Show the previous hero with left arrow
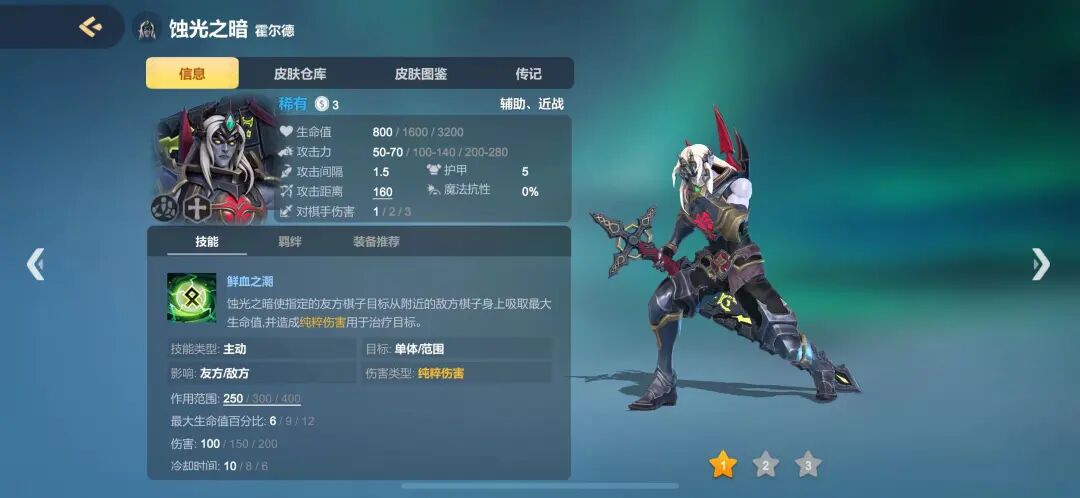 click(x=35, y=264)
